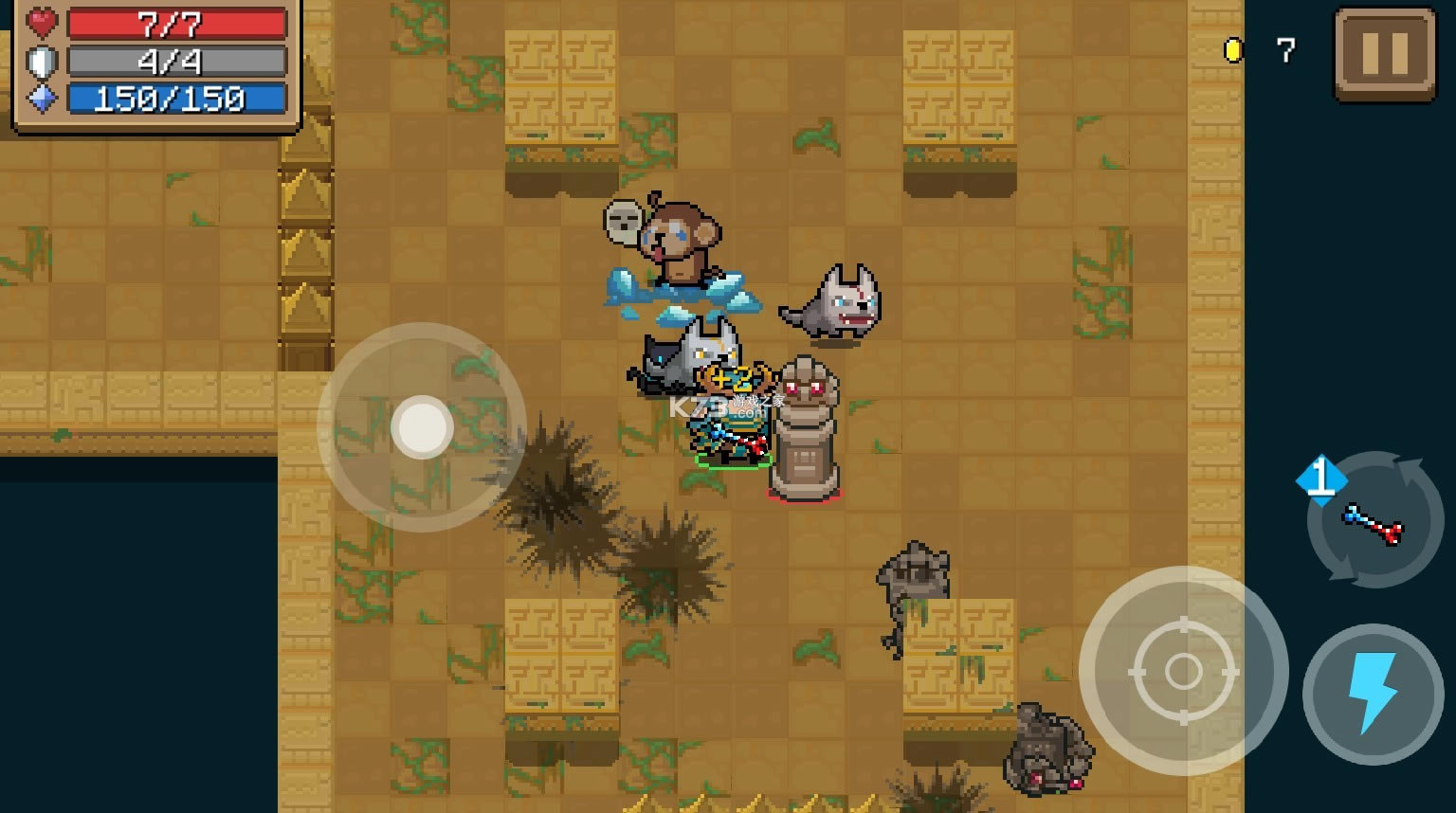Tap the virtual joystick knob
This screenshot has height=813, width=1456.
tap(422, 427)
